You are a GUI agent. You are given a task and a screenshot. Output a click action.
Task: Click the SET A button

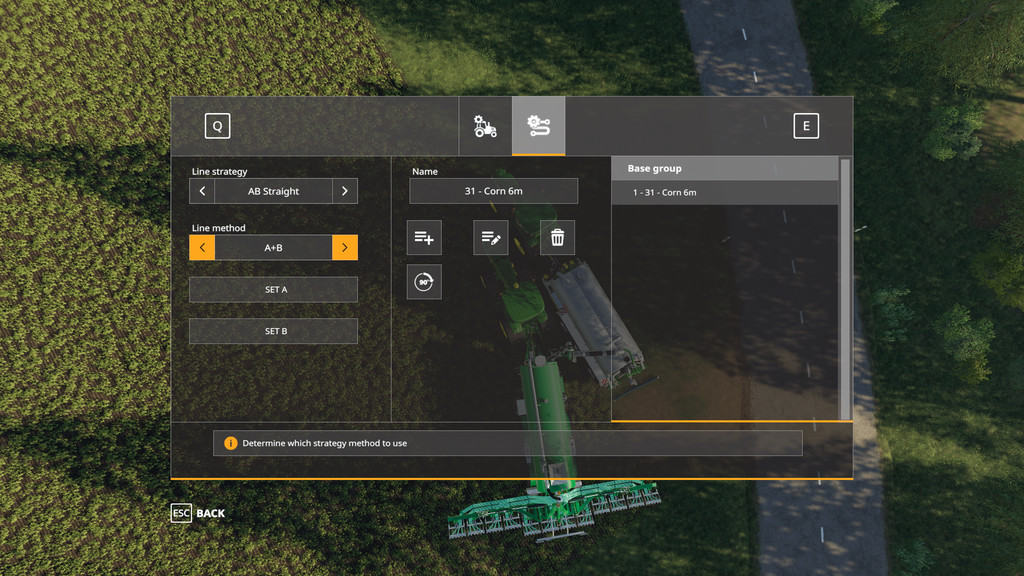pyautogui.click(x=273, y=289)
